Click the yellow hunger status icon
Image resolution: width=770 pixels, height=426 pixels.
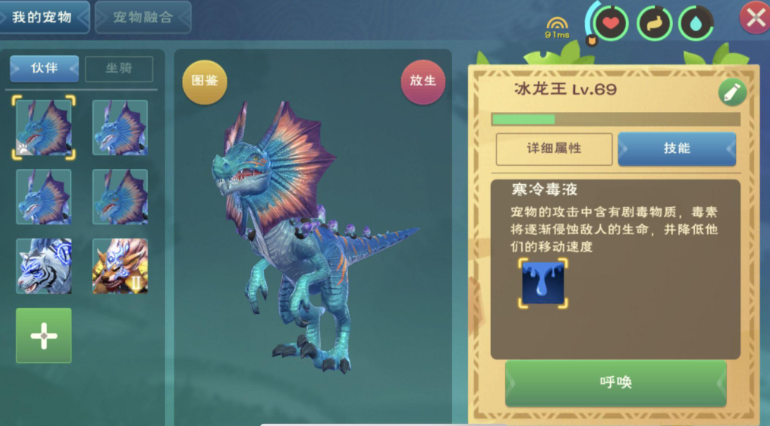click(x=654, y=21)
